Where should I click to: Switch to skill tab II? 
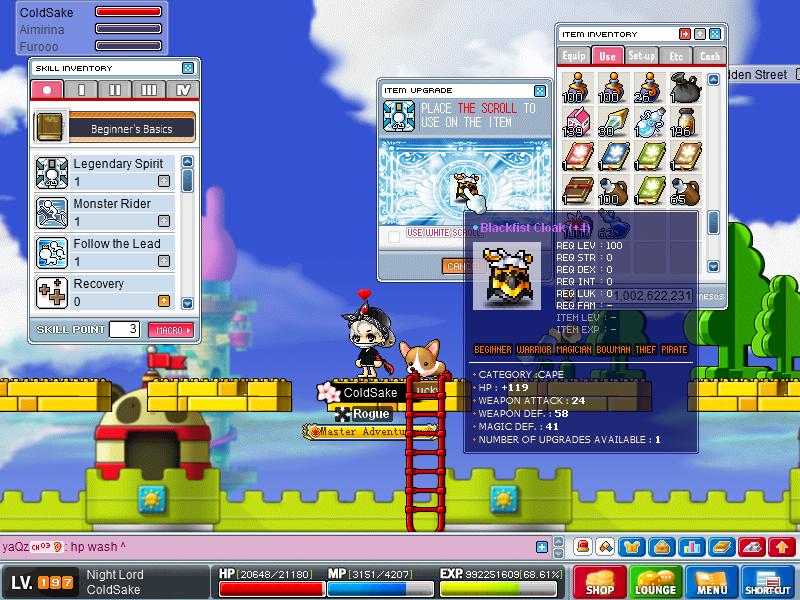(115, 90)
